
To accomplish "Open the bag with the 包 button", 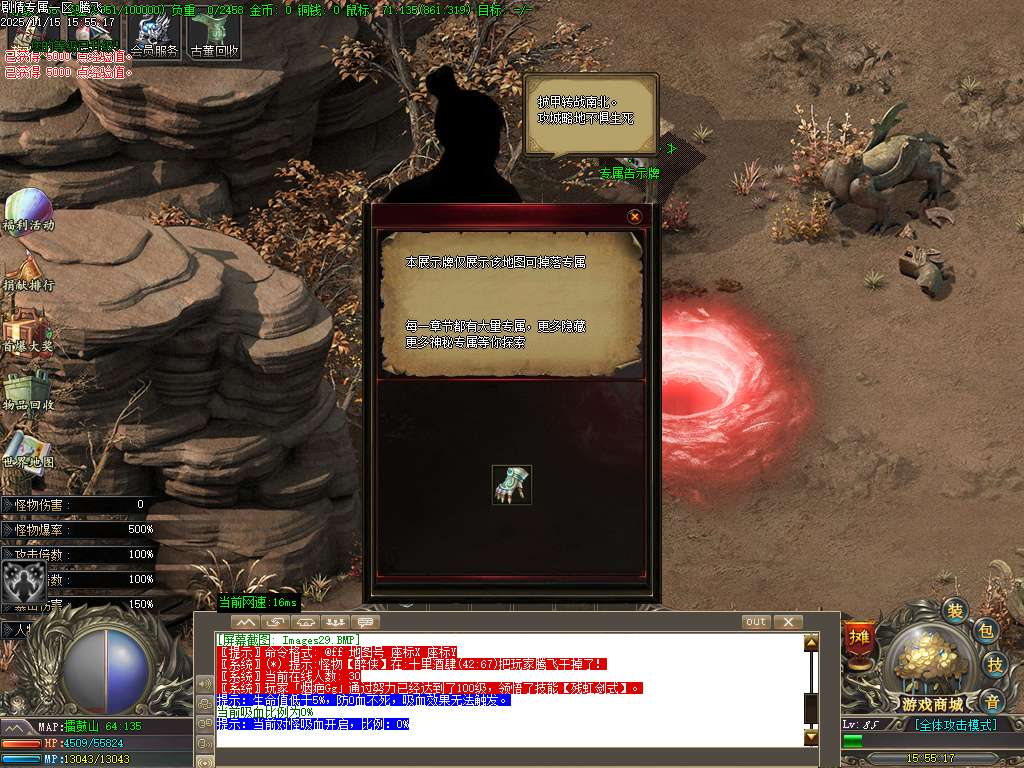I will (x=985, y=631).
